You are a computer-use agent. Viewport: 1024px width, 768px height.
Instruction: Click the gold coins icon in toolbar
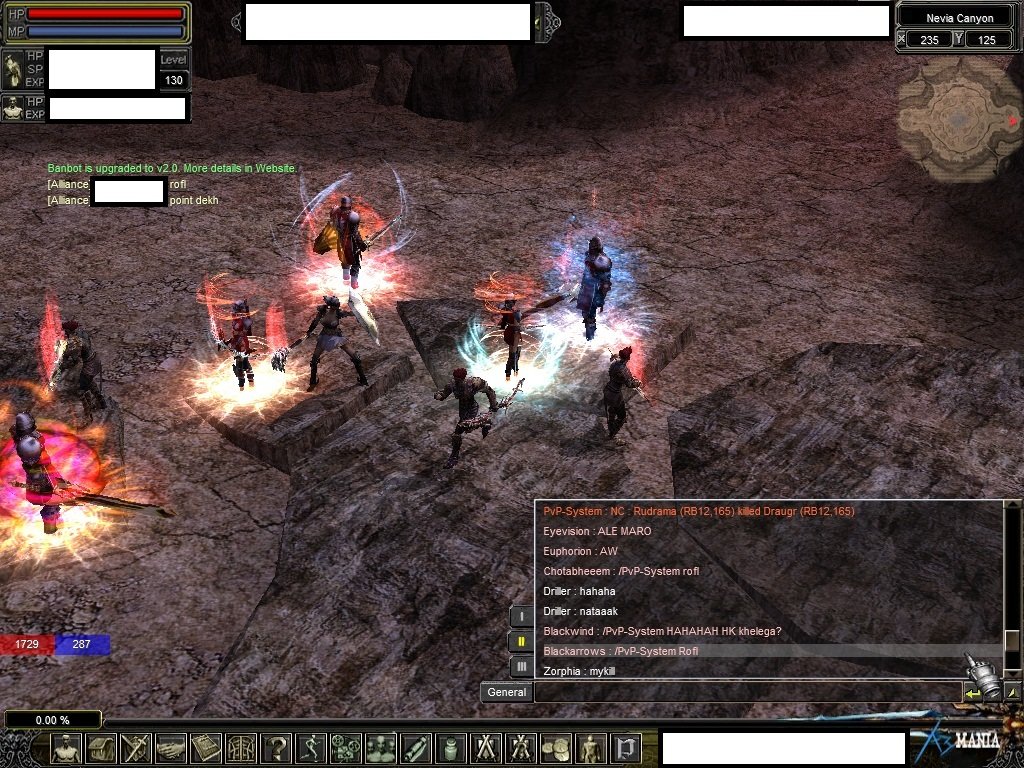556,747
